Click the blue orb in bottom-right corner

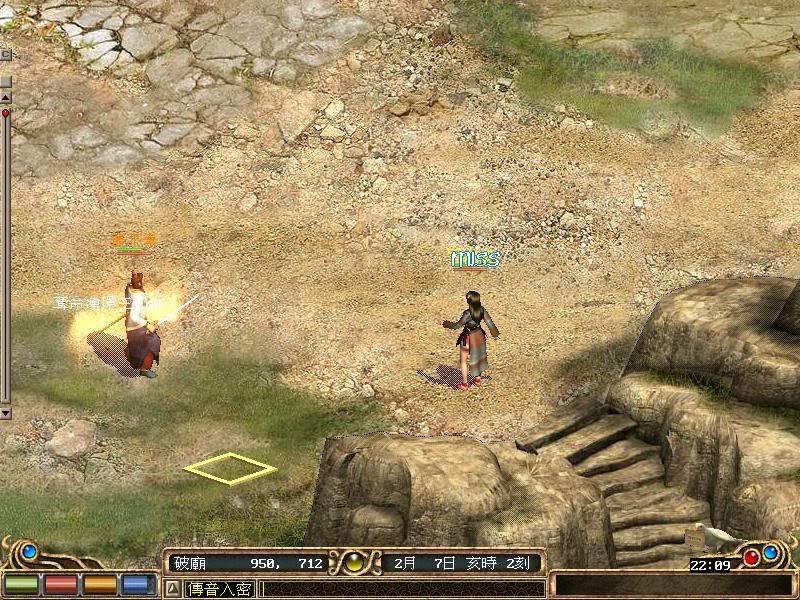(771, 552)
